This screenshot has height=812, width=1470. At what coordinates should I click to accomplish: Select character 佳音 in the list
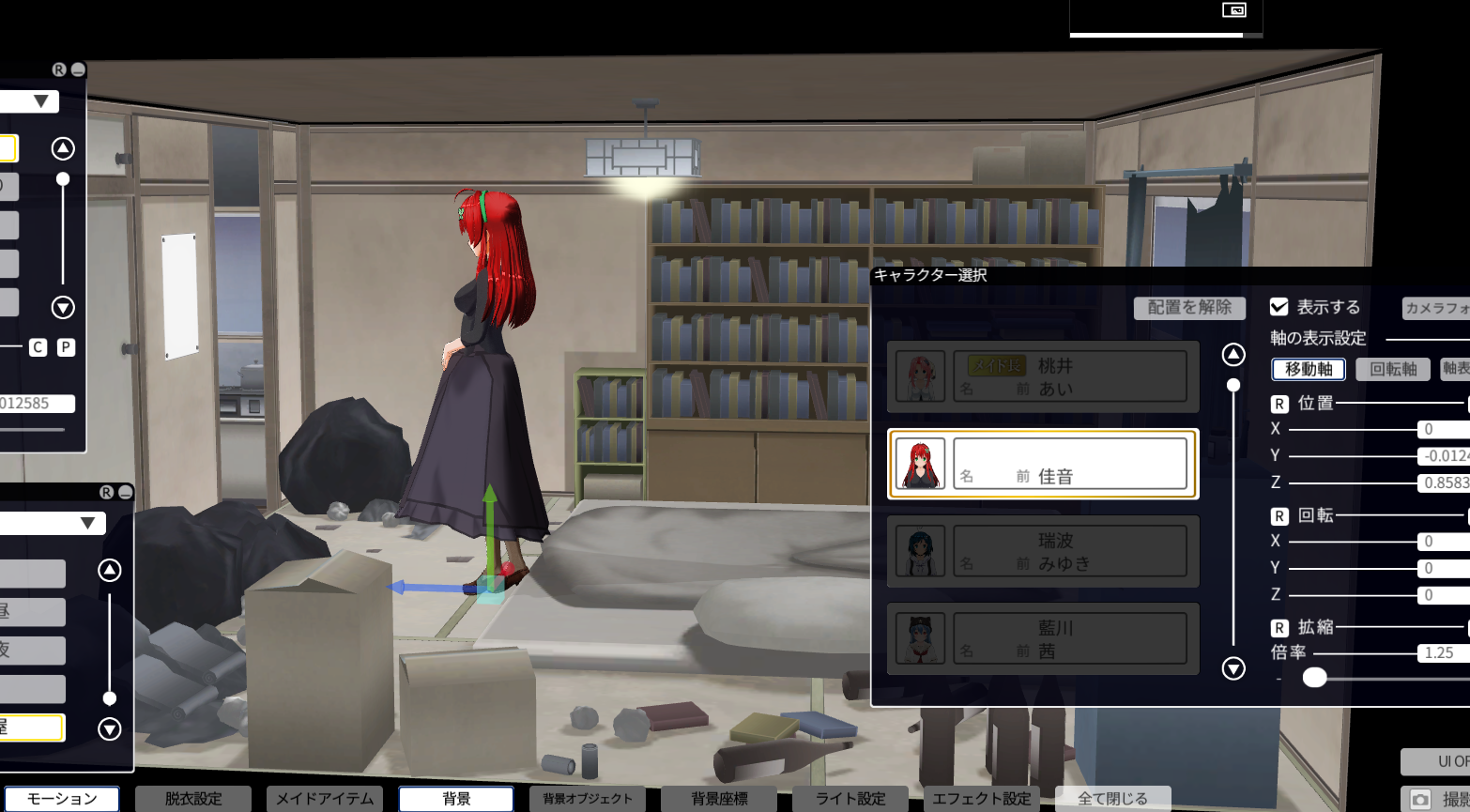click(x=1043, y=464)
